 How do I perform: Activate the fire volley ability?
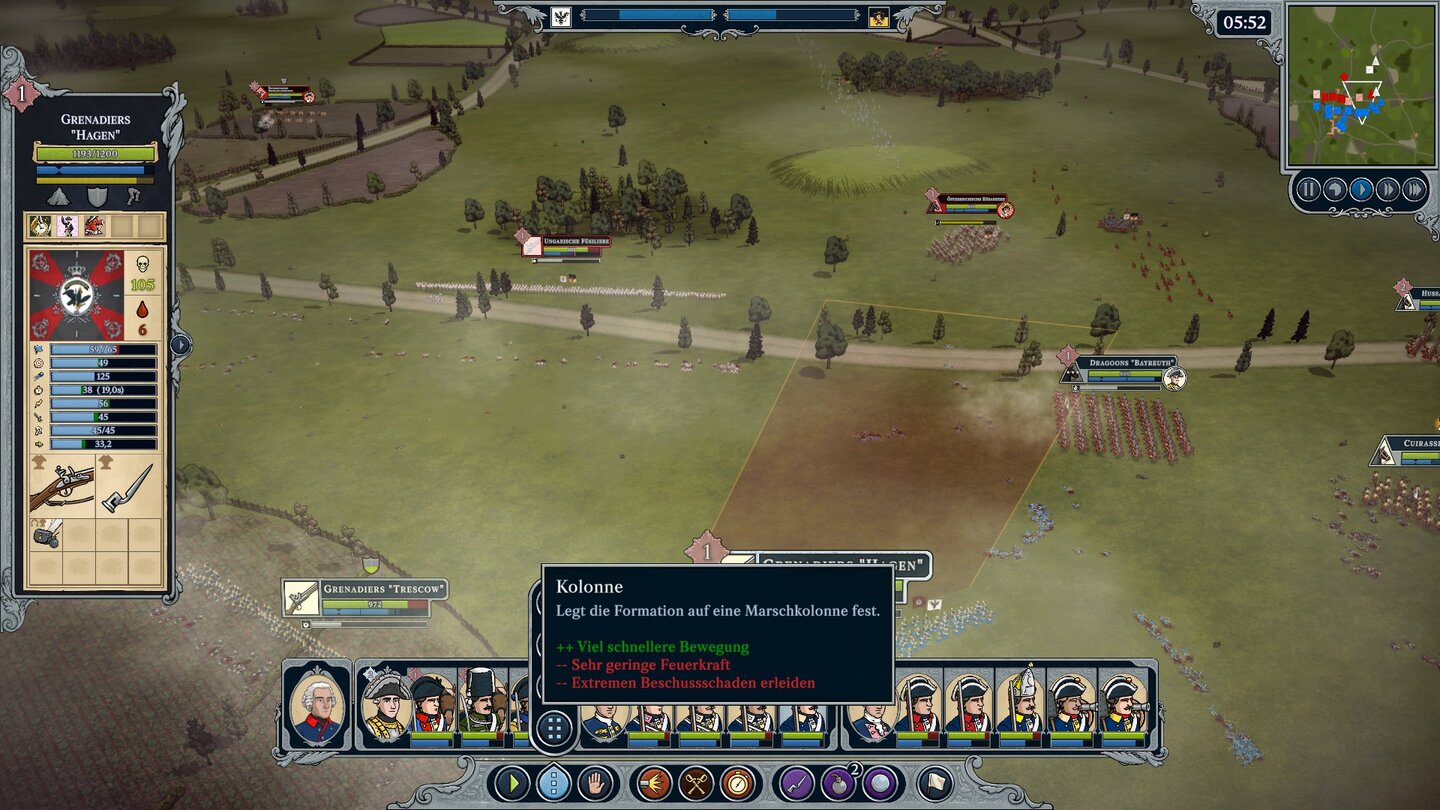pyautogui.click(x=654, y=783)
